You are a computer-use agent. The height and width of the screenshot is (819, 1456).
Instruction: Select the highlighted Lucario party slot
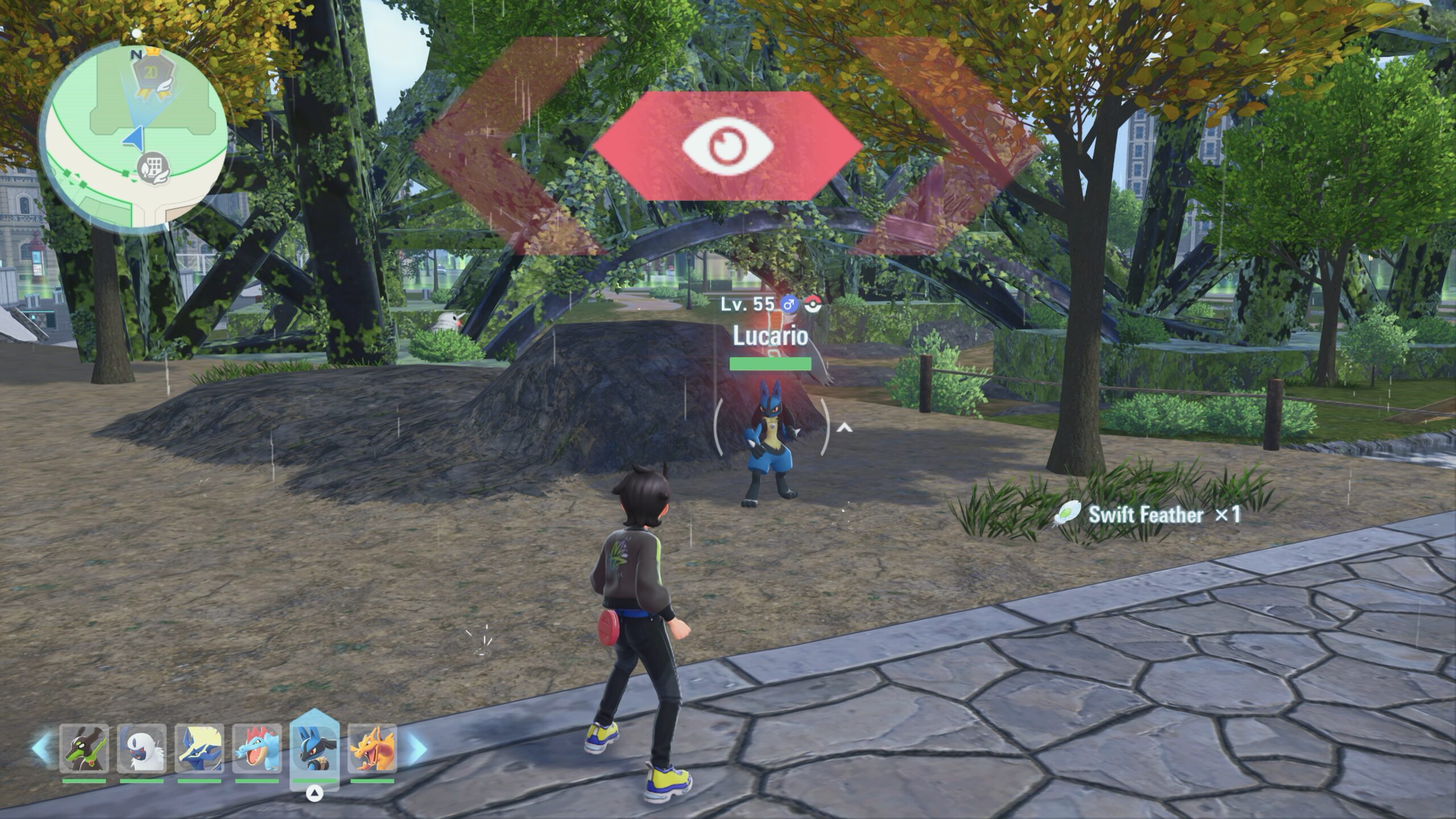pyautogui.click(x=315, y=748)
